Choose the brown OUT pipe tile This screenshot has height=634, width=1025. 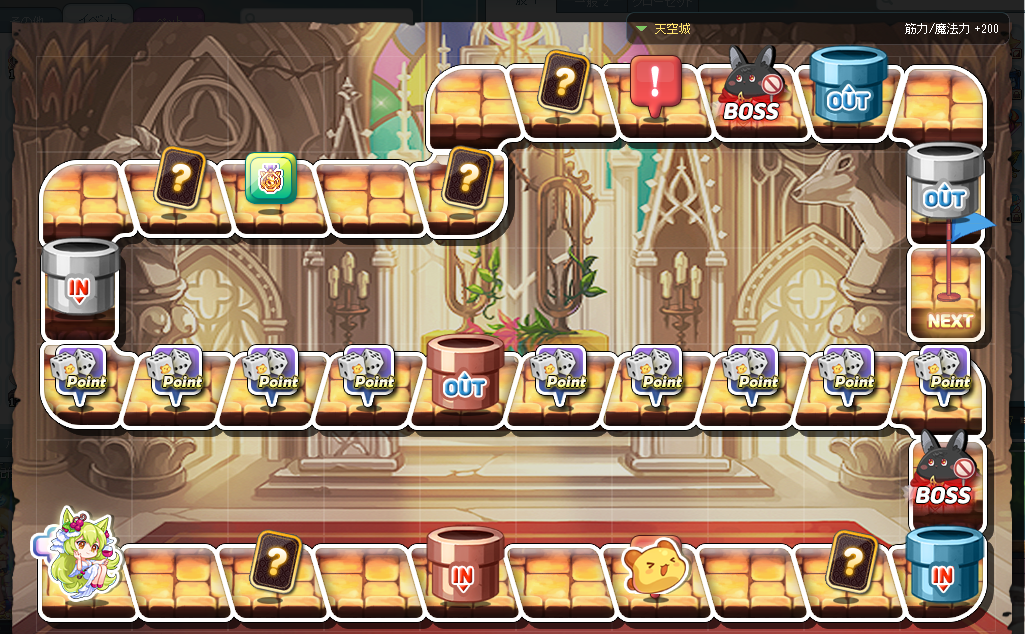tap(464, 374)
